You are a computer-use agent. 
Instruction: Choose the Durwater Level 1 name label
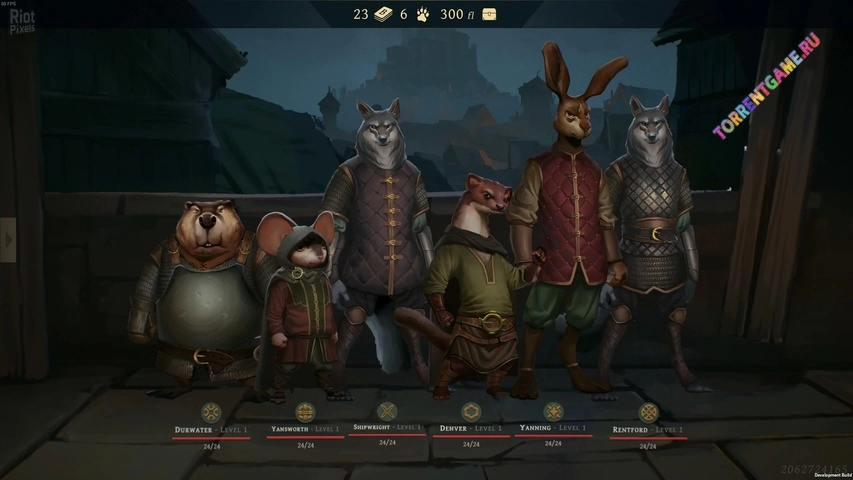211,429
